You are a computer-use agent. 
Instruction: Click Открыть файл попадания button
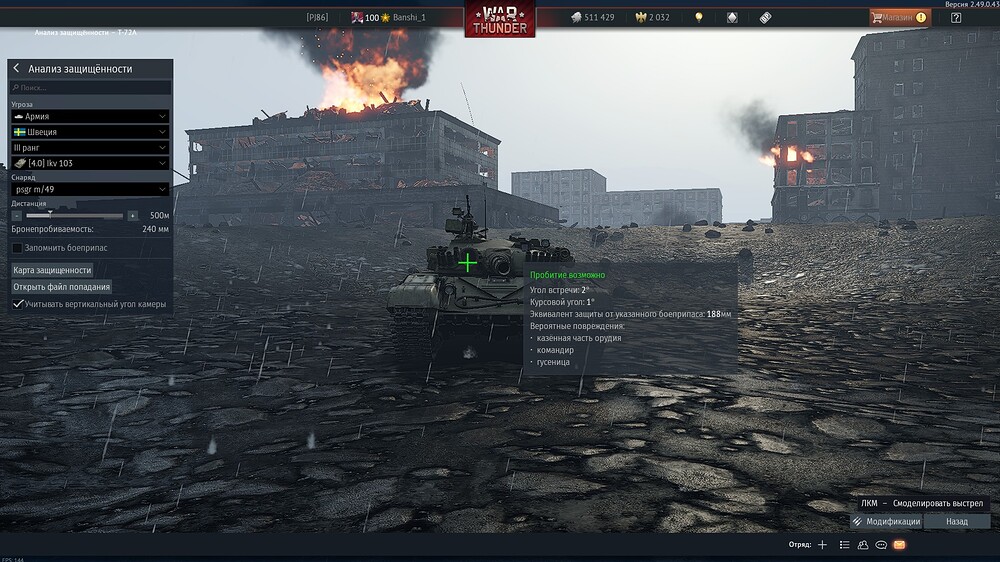pos(61,287)
